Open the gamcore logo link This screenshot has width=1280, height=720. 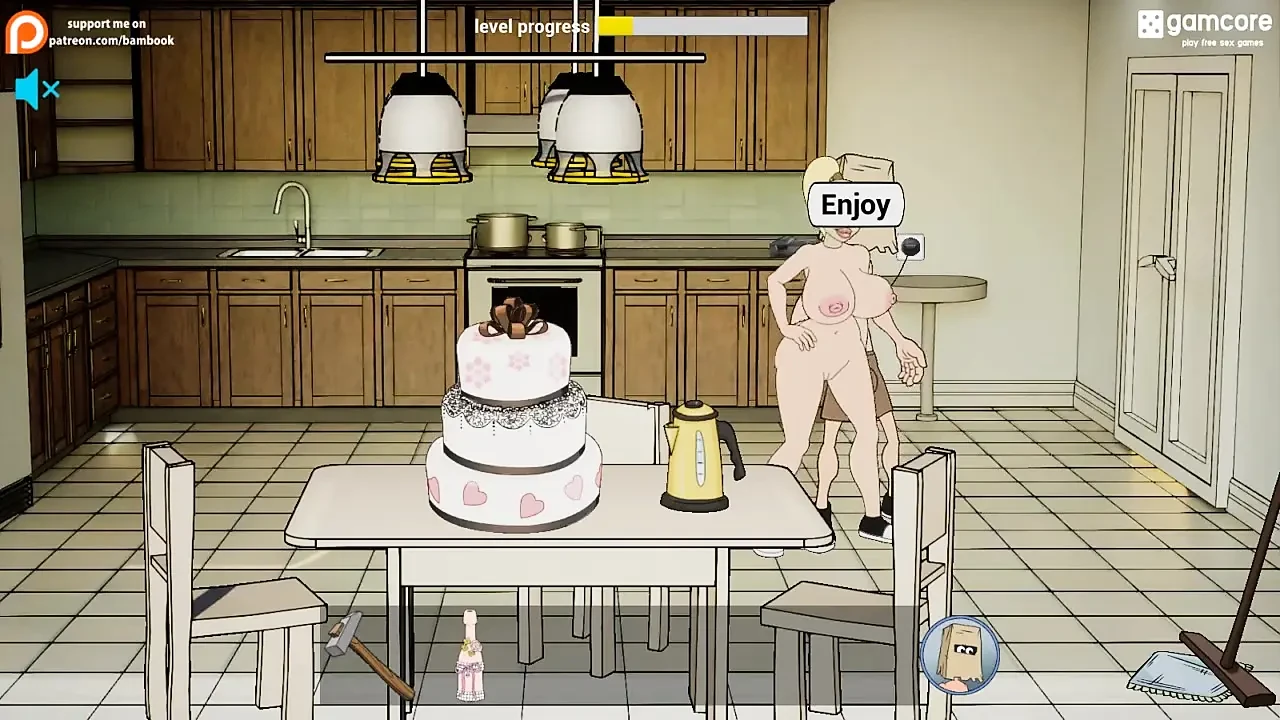click(x=1205, y=26)
